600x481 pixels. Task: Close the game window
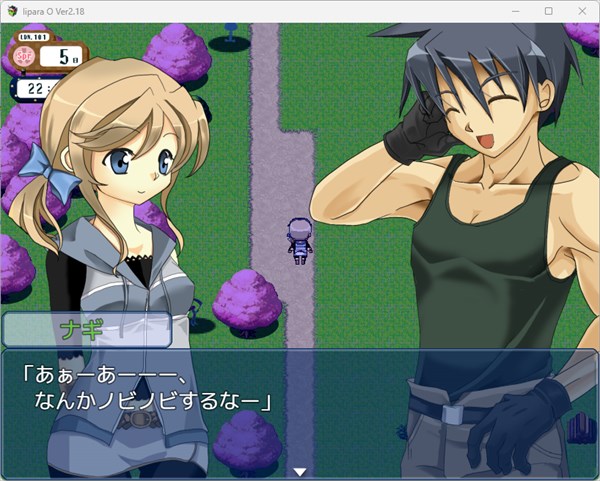[x=581, y=10]
